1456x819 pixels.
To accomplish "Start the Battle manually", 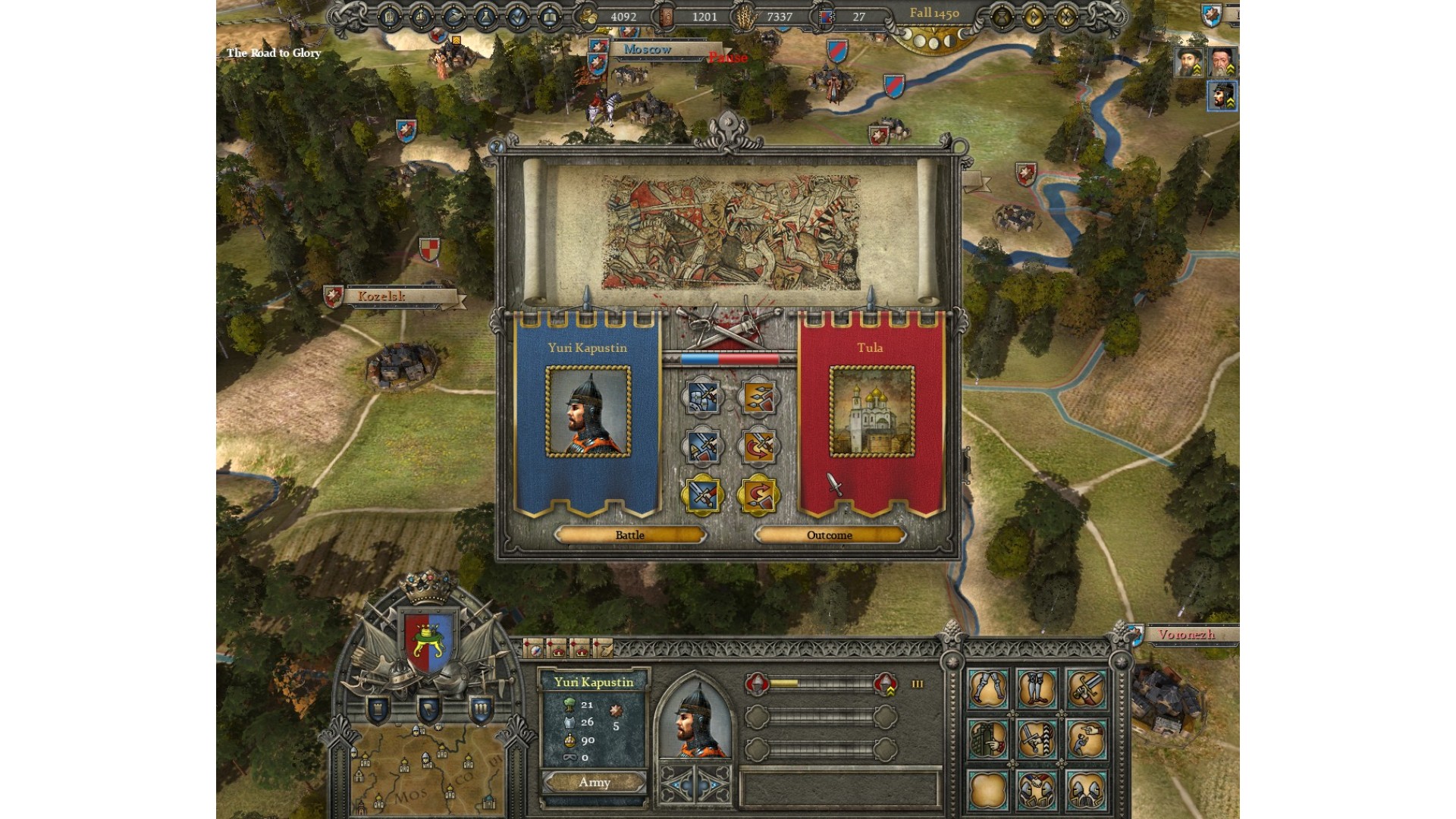I will [x=629, y=535].
